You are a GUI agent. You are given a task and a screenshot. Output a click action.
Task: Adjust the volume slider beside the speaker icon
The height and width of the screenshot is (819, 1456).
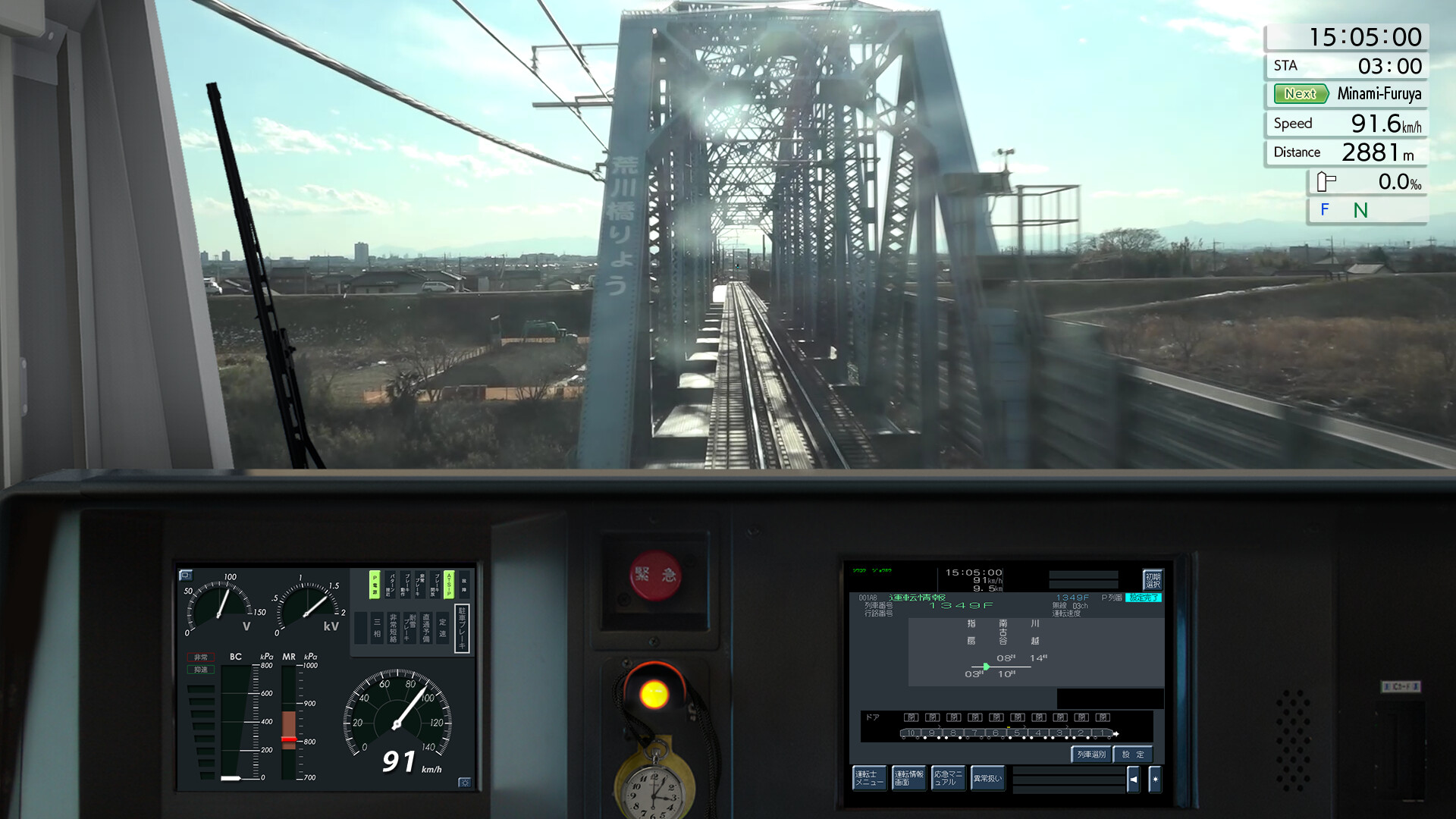1070,779
